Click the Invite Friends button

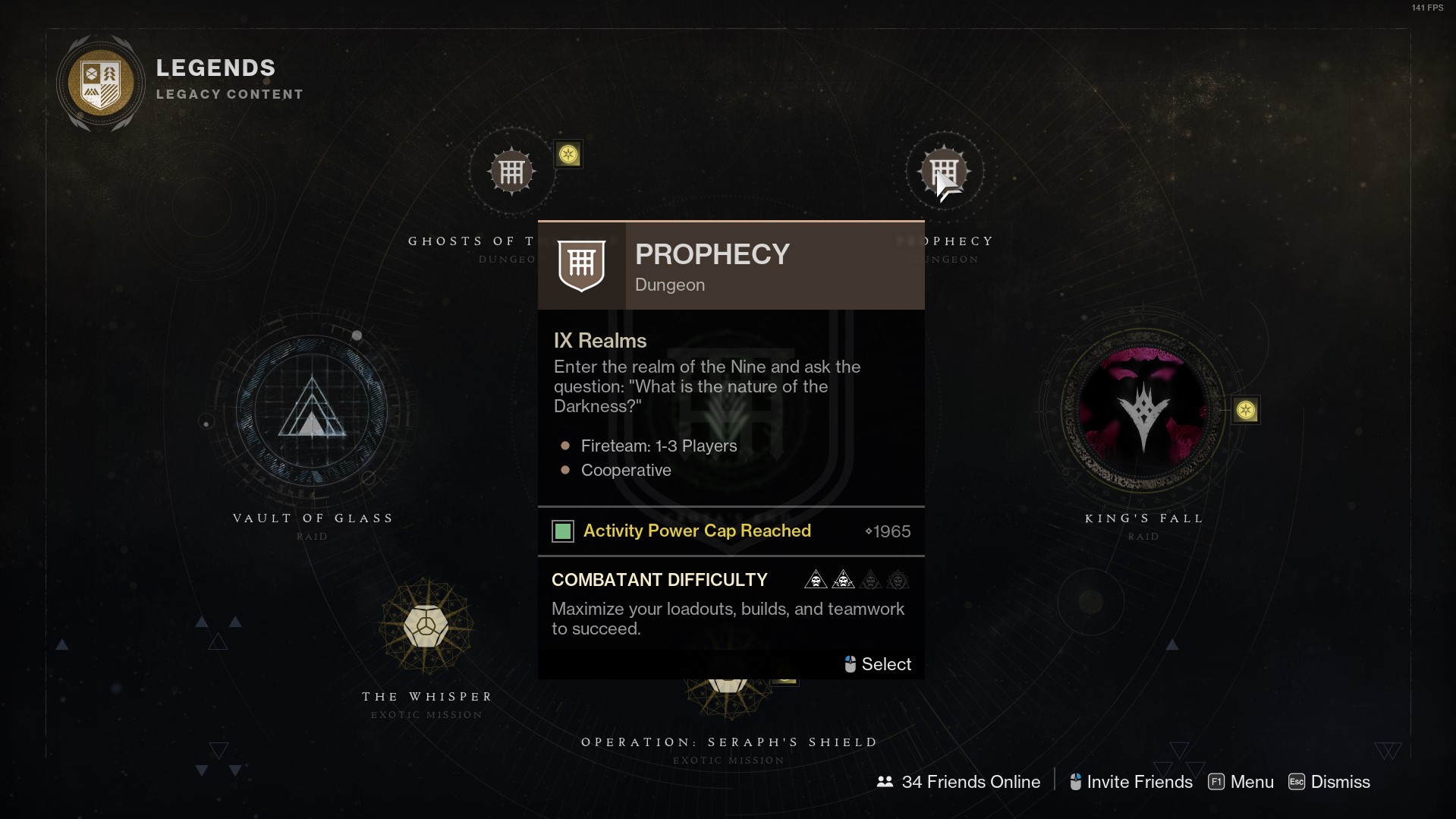tap(1131, 782)
